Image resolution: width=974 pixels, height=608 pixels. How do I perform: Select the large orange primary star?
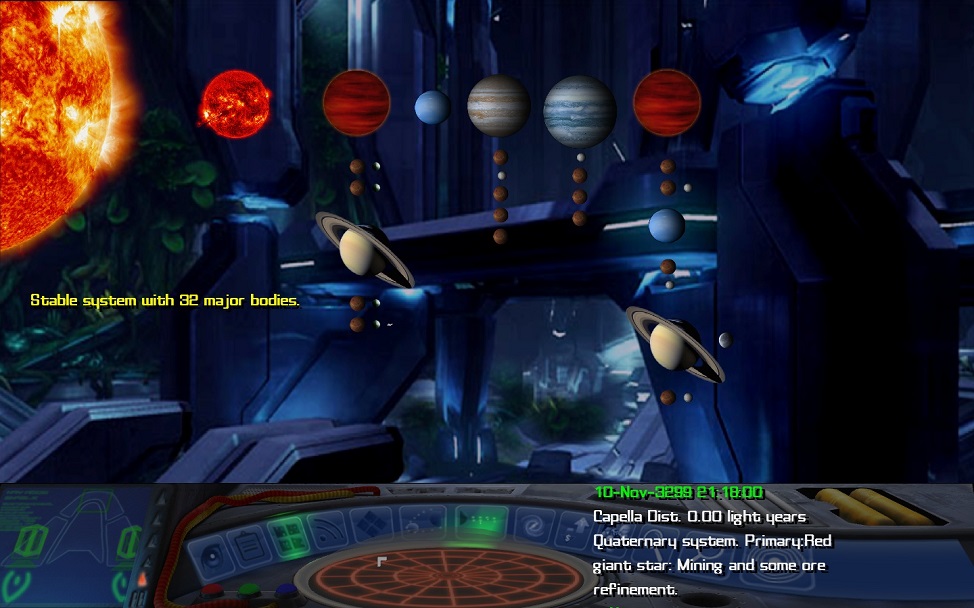tap(50, 110)
